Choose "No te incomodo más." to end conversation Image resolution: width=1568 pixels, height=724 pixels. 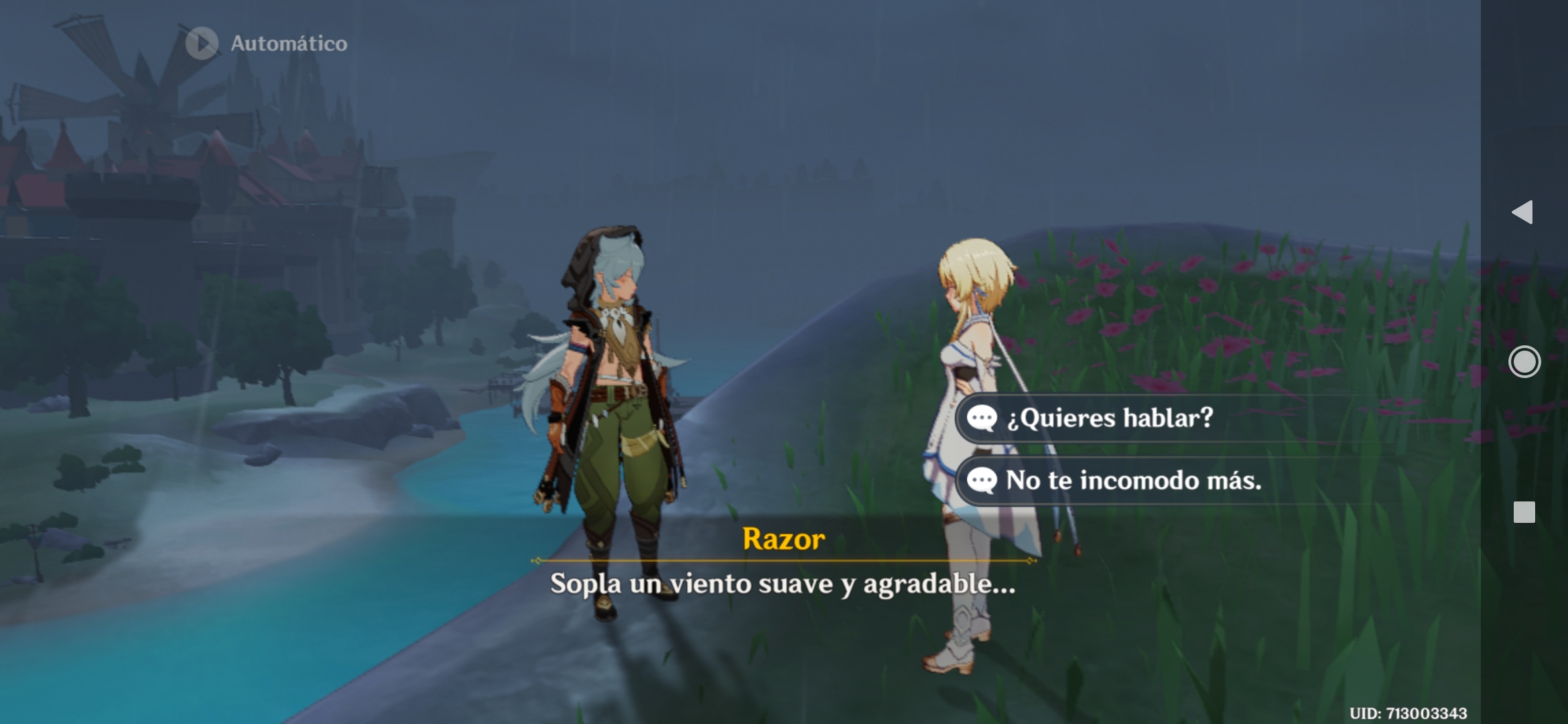1132,480
